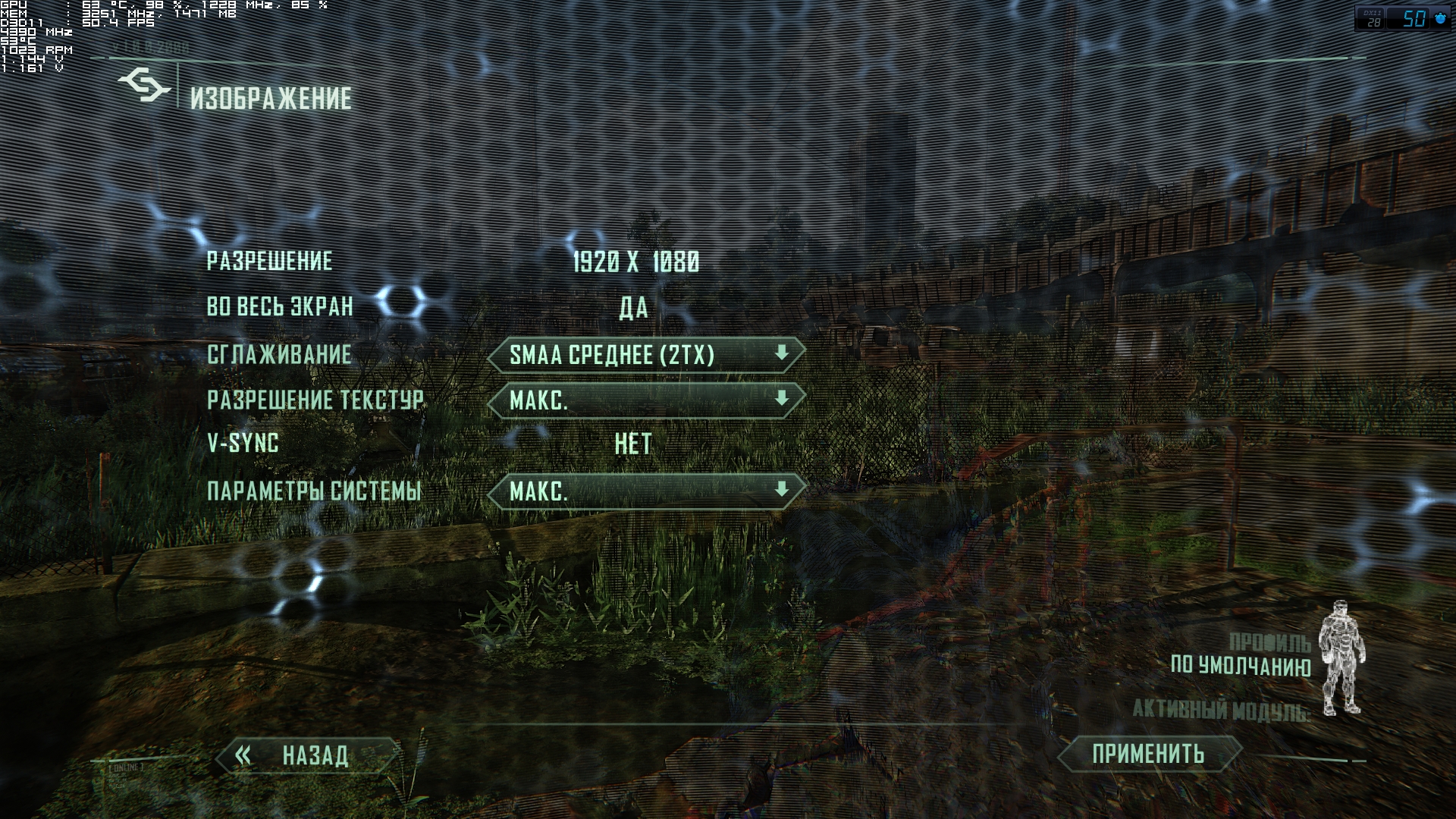Toggle the V-Sync Нет value

tap(633, 444)
